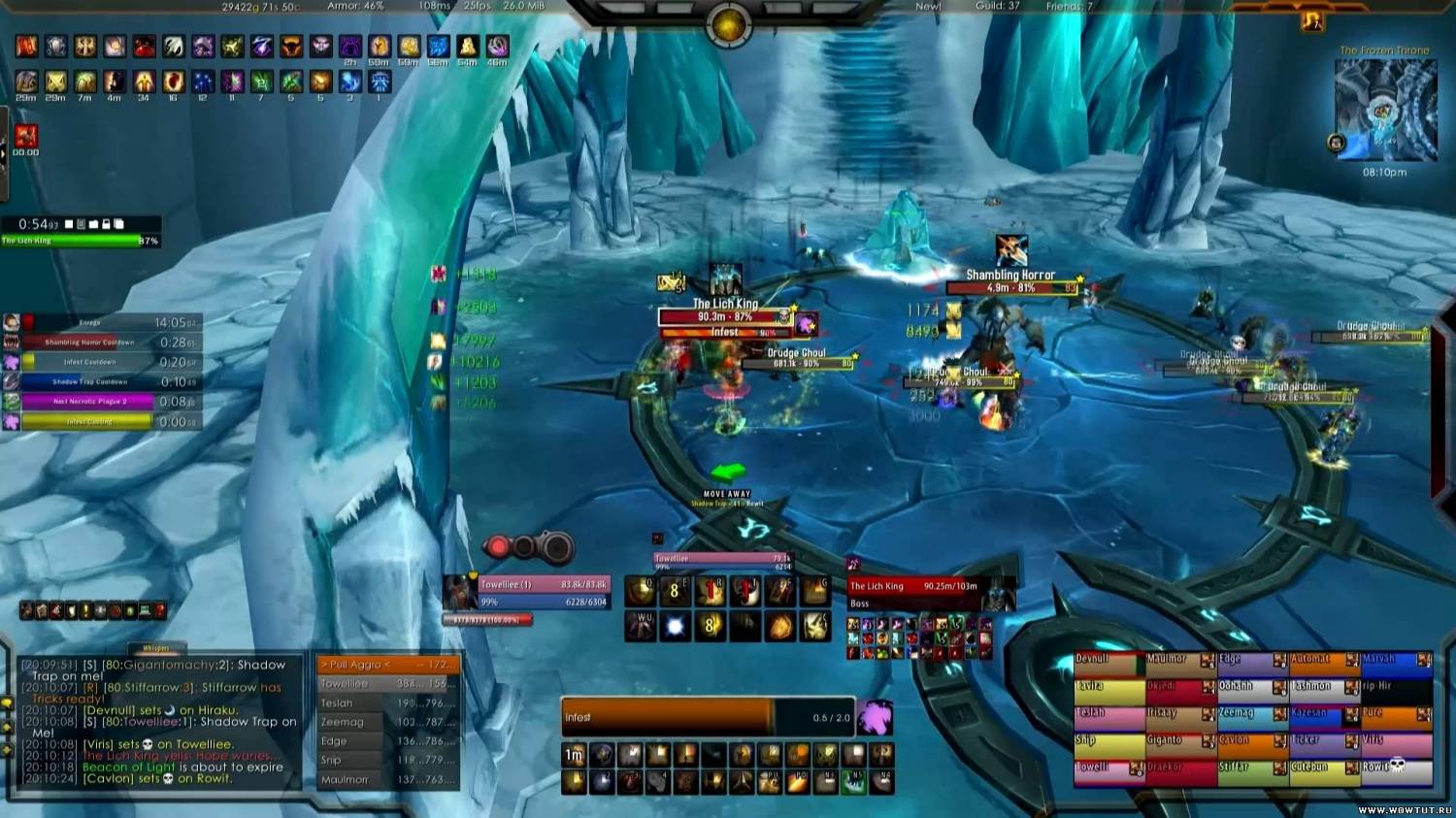The height and width of the screenshot is (818, 1456).
Task: Click the skull icon on Rowit's raid frame
Action: coord(1396,767)
